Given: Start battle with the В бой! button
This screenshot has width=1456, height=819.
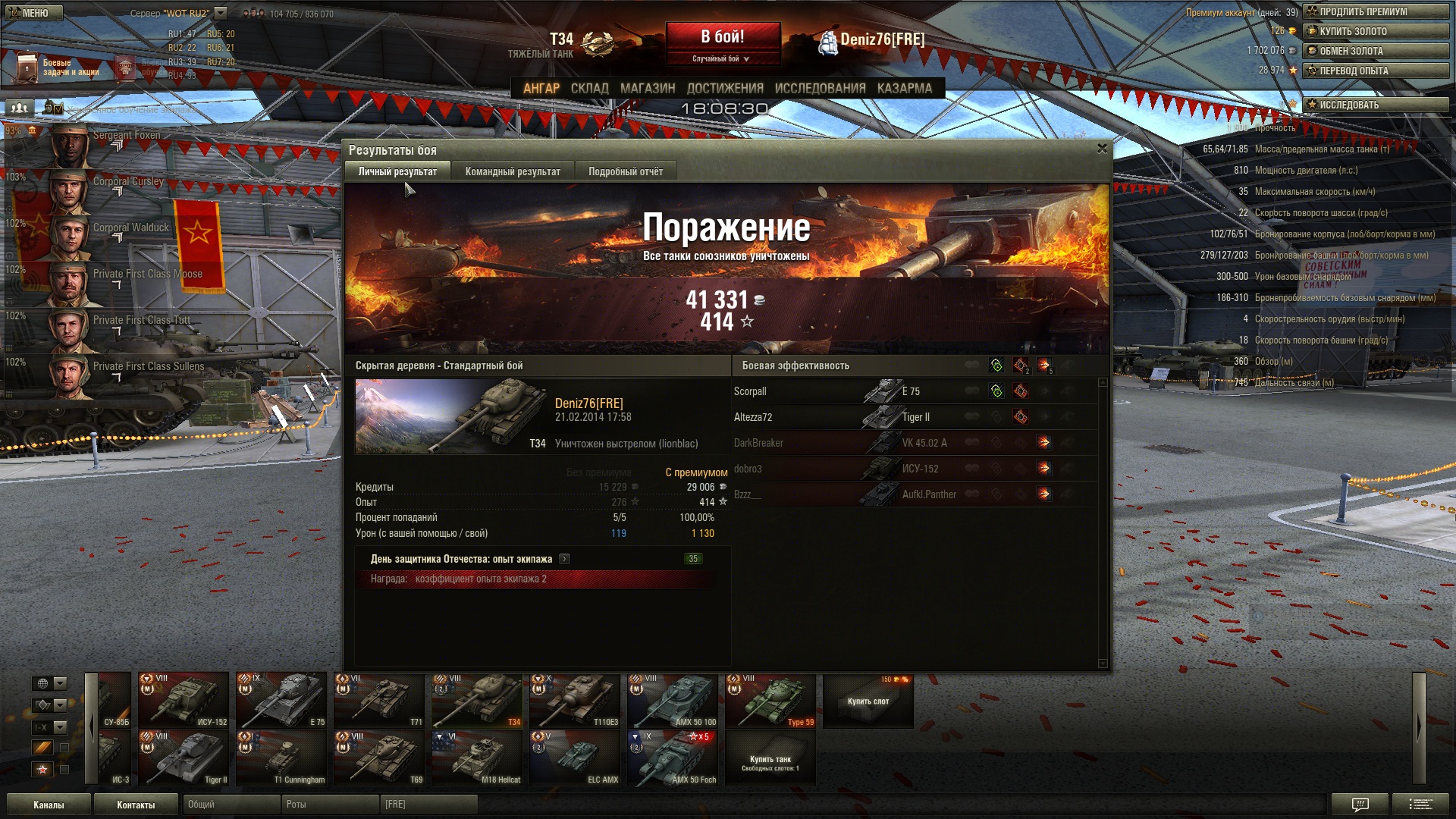Looking at the screenshot, I should (x=722, y=36).
